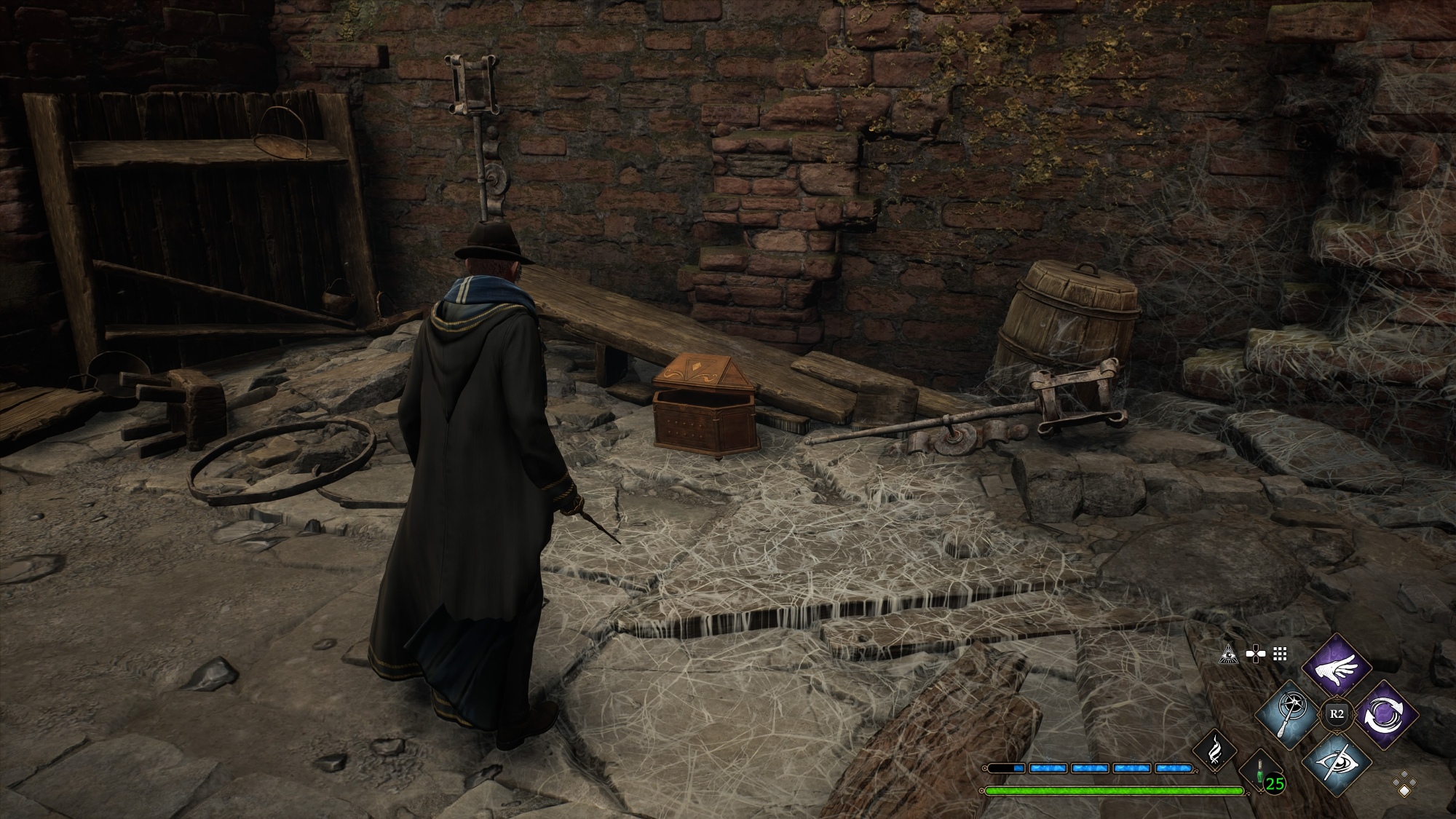Open the small dotted grid icon

coord(1280,654)
